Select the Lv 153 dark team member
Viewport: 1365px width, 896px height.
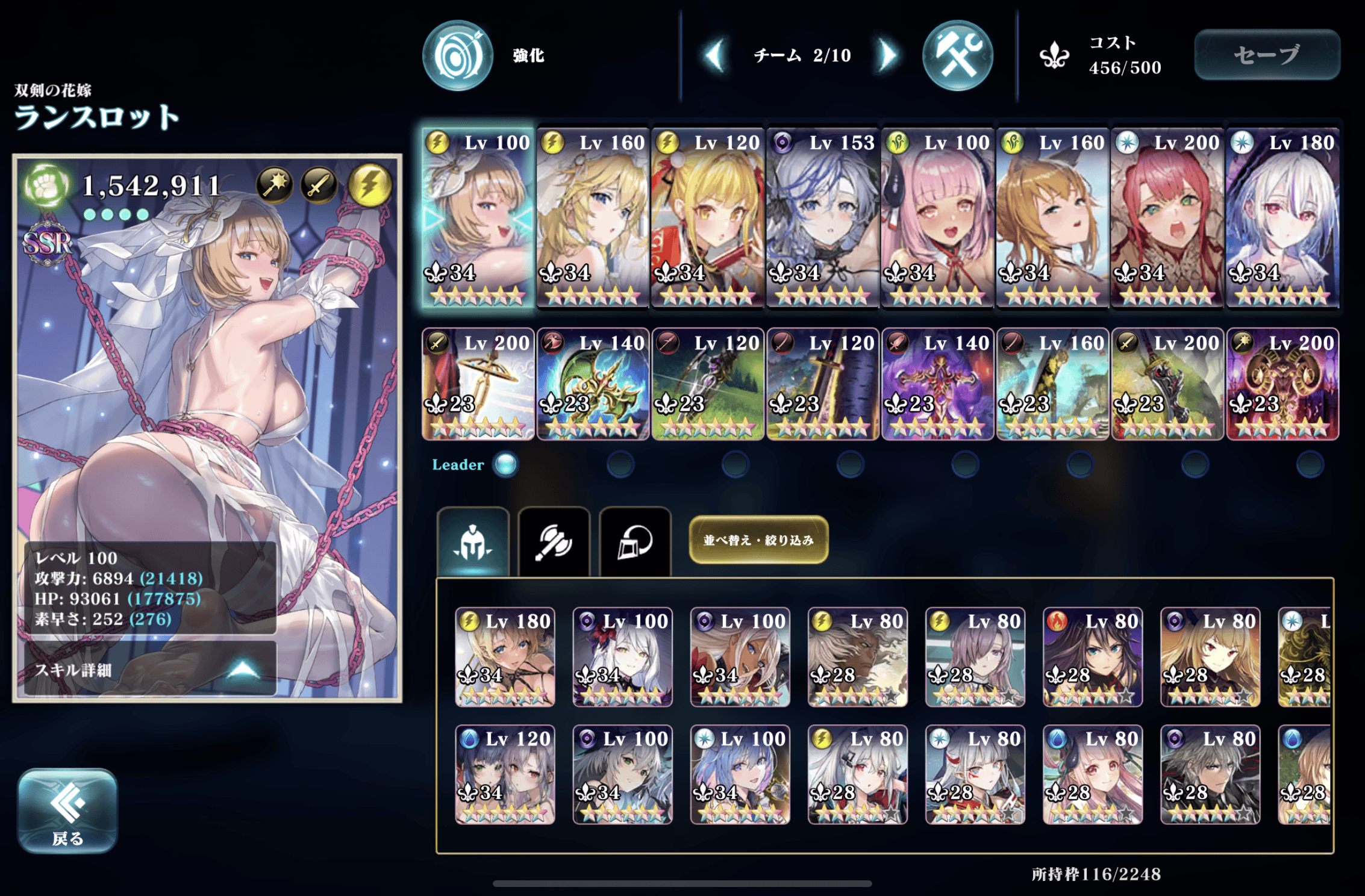(823, 218)
